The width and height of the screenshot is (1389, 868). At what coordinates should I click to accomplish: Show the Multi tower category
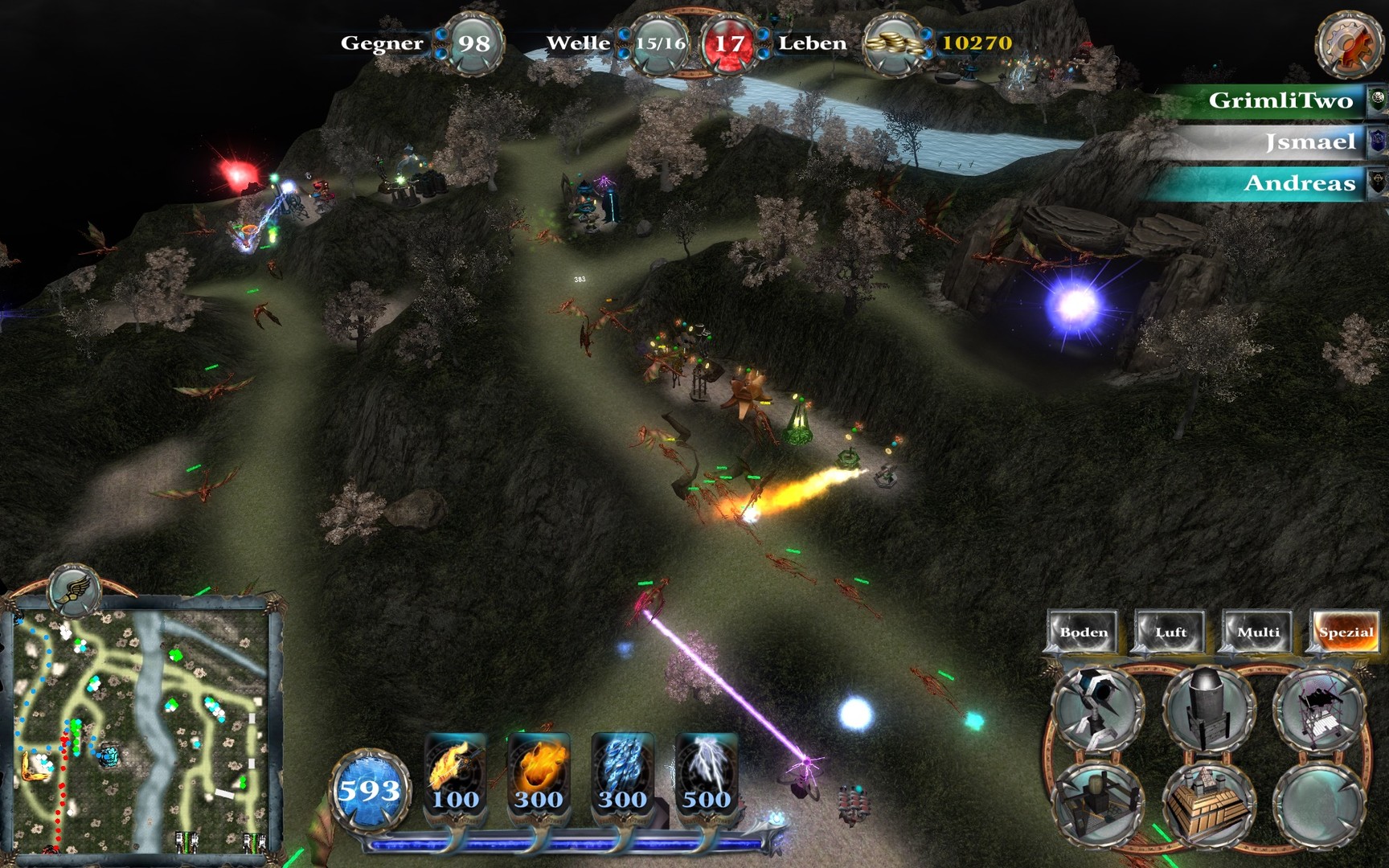[x=1258, y=632]
